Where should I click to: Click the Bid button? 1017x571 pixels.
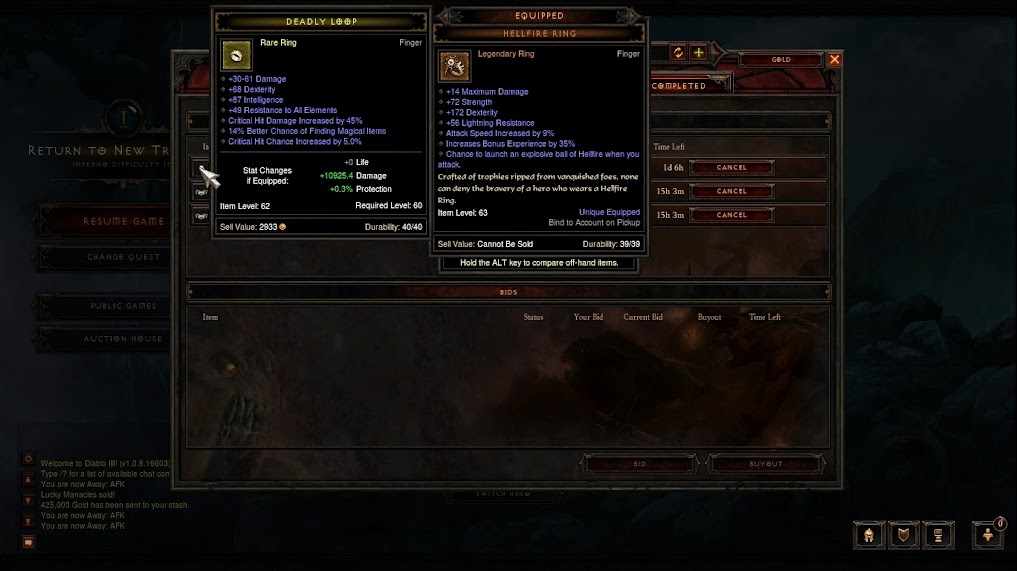[640, 464]
